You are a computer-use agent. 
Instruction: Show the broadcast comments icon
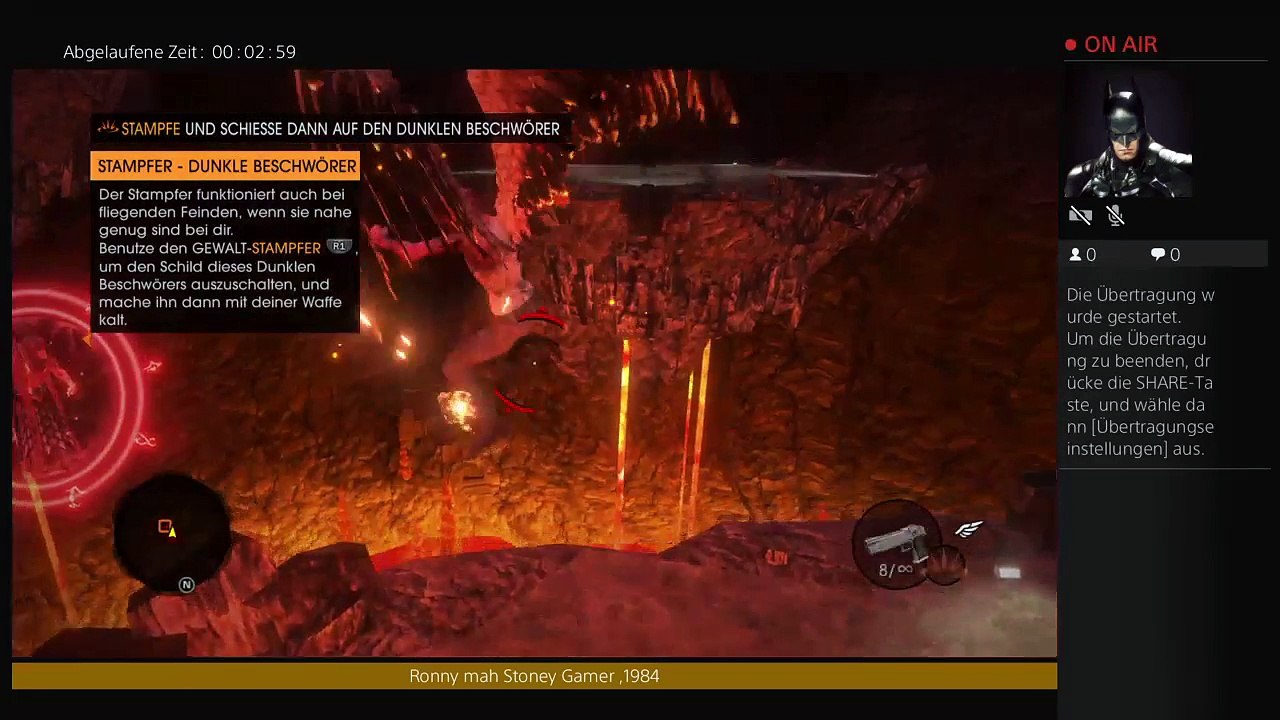coord(1158,255)
